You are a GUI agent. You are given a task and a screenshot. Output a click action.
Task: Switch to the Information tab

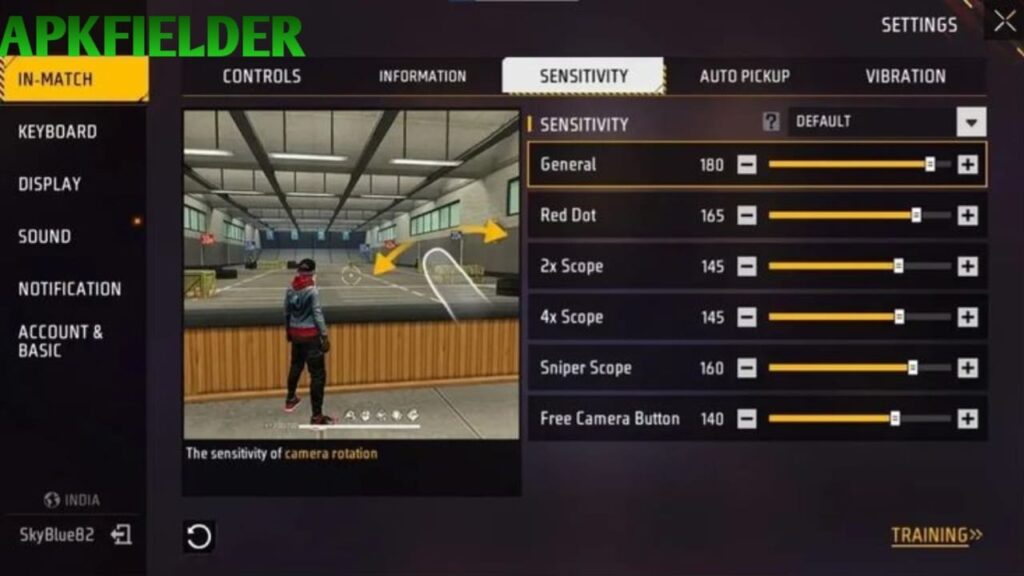422,76
